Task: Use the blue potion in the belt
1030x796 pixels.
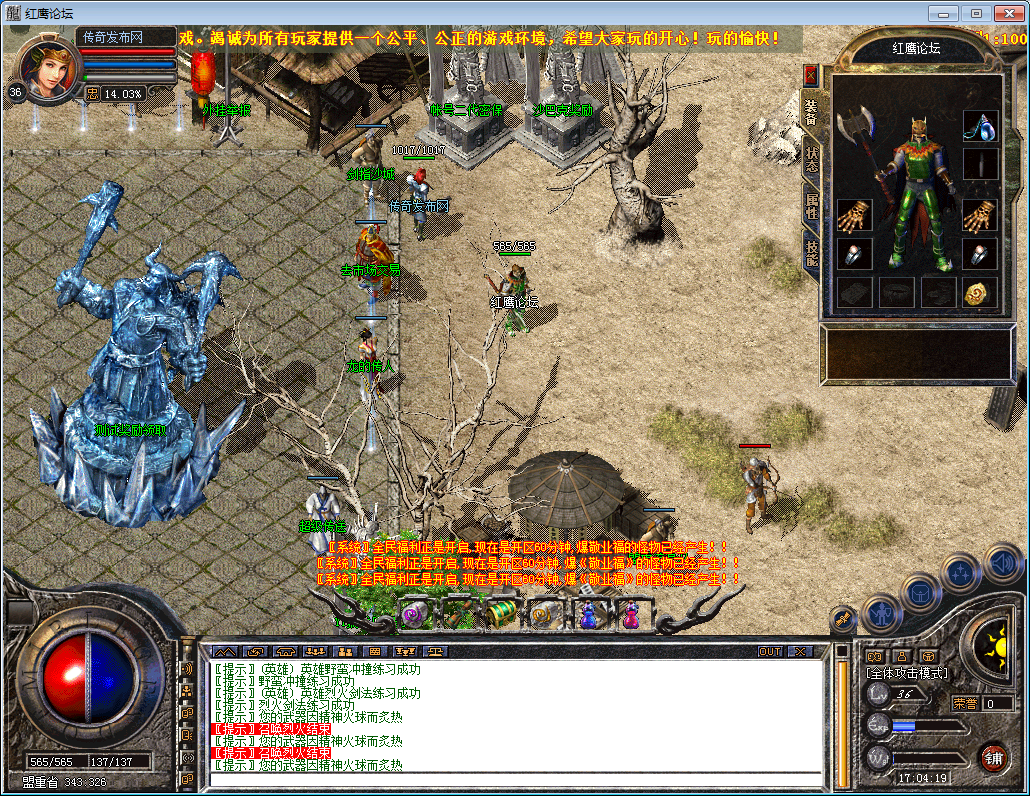Action: point(589,613)
